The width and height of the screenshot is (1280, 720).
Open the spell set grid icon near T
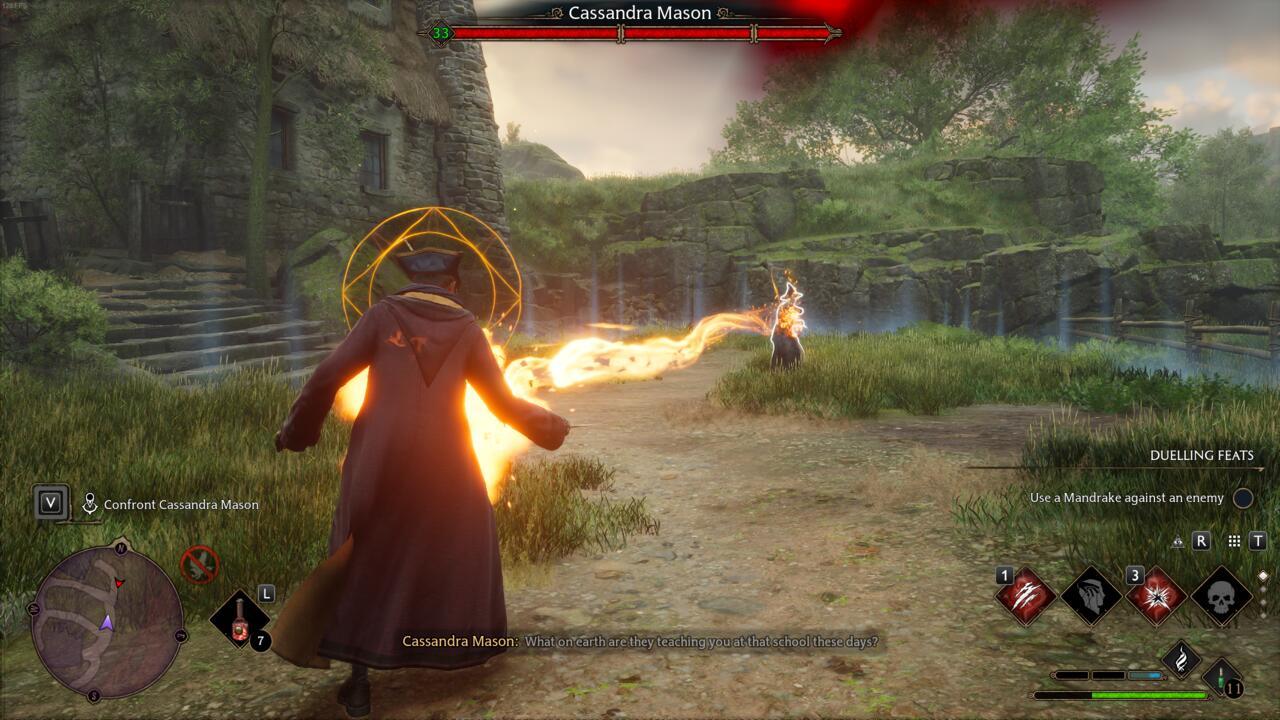[1234, 542]
